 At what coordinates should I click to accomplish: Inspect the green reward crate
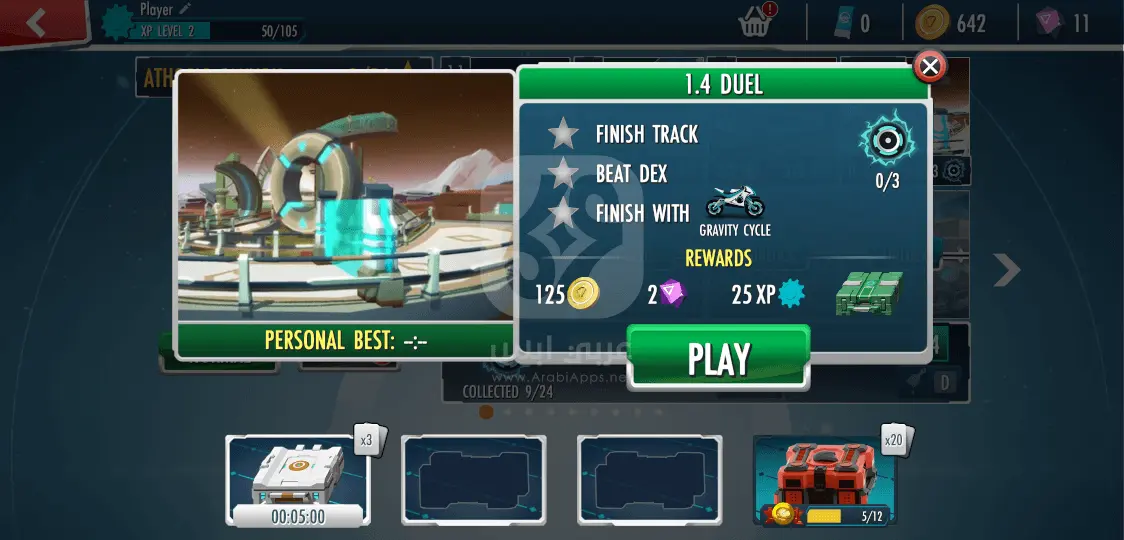tap(868, 293)
